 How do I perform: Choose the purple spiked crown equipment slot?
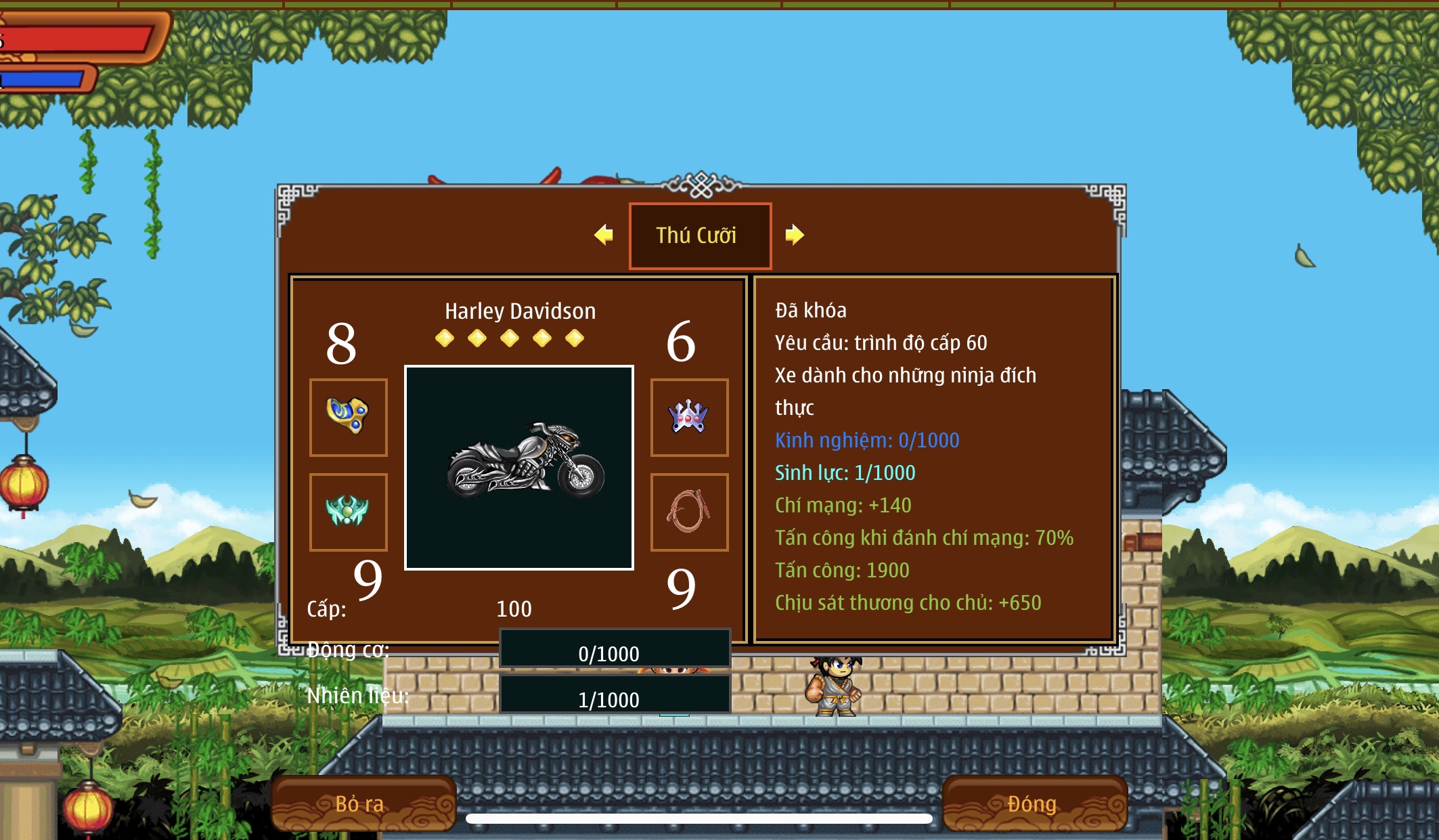click(689, 417)
